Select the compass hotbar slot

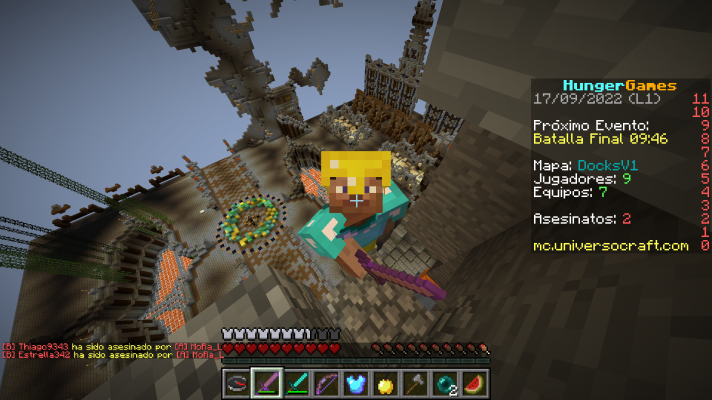(x=237, y=383)
